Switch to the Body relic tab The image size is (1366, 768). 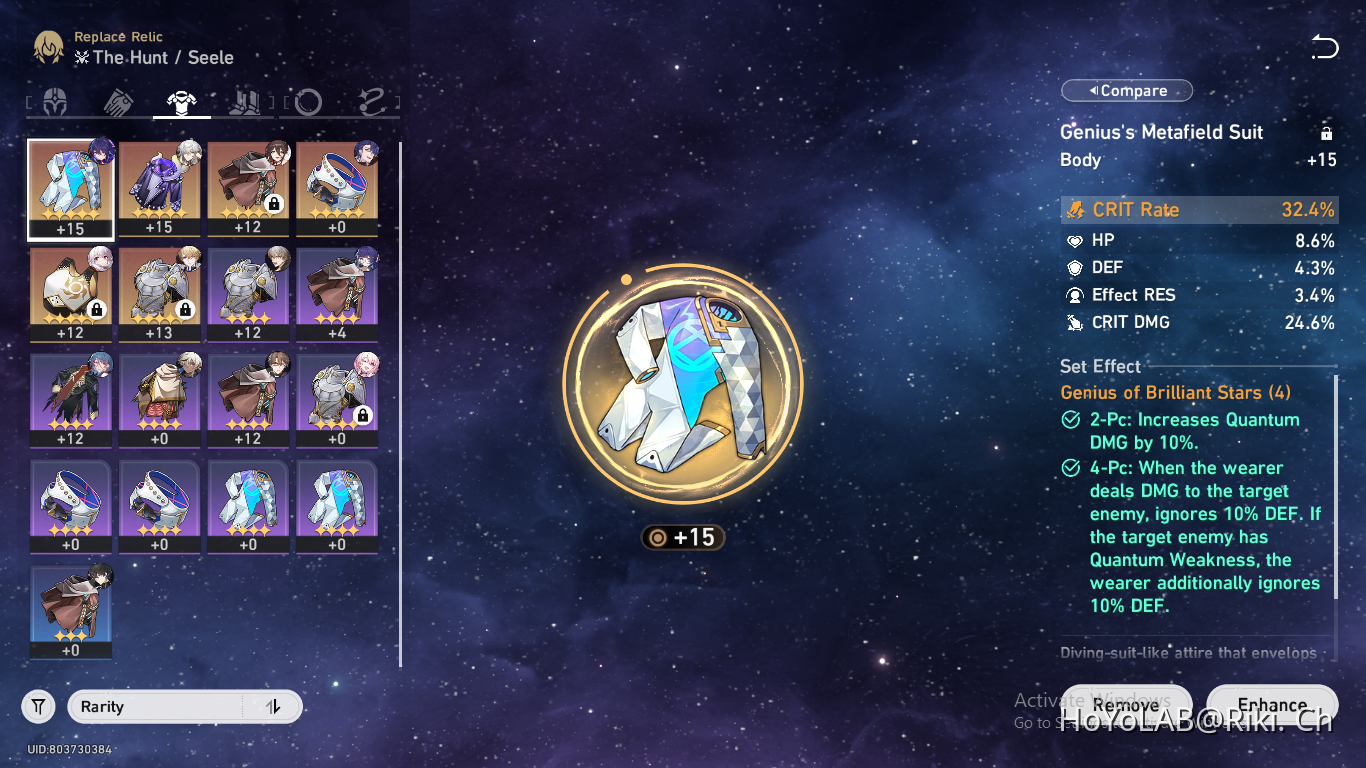click(x=182, y=101)
